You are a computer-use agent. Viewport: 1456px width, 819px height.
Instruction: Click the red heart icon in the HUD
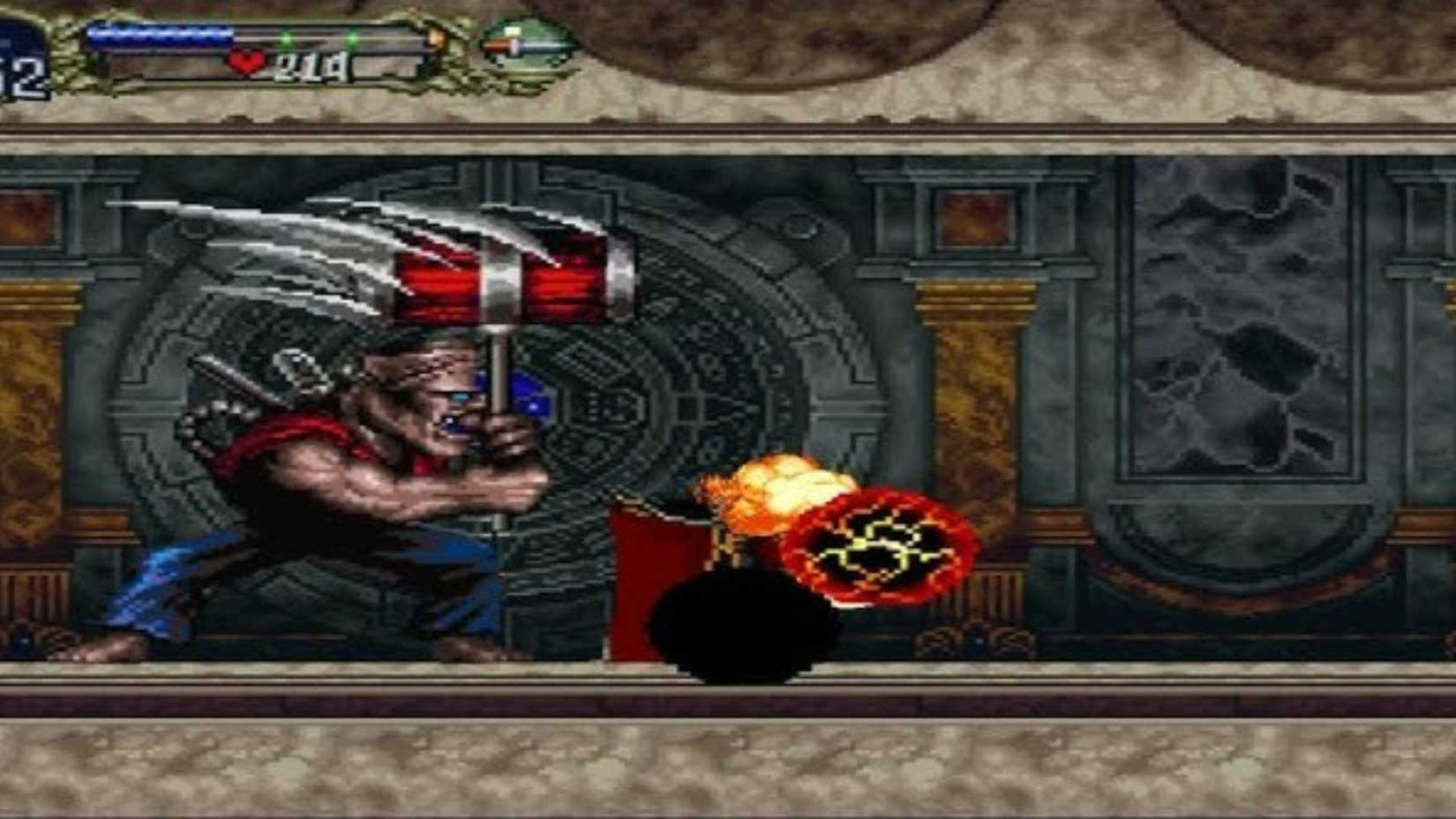244,59
